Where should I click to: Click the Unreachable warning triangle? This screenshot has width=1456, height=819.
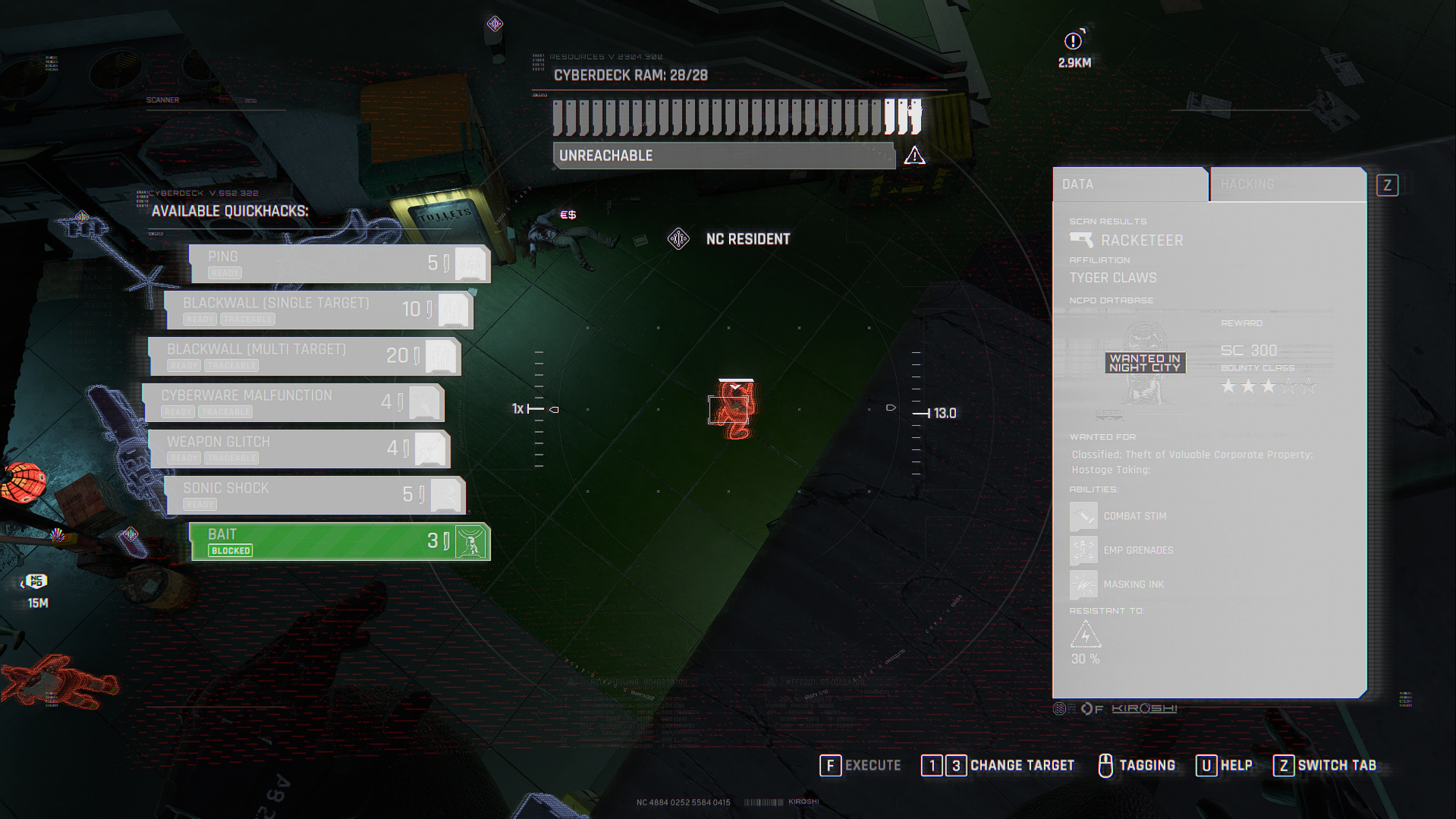click(x=914, y=156)
